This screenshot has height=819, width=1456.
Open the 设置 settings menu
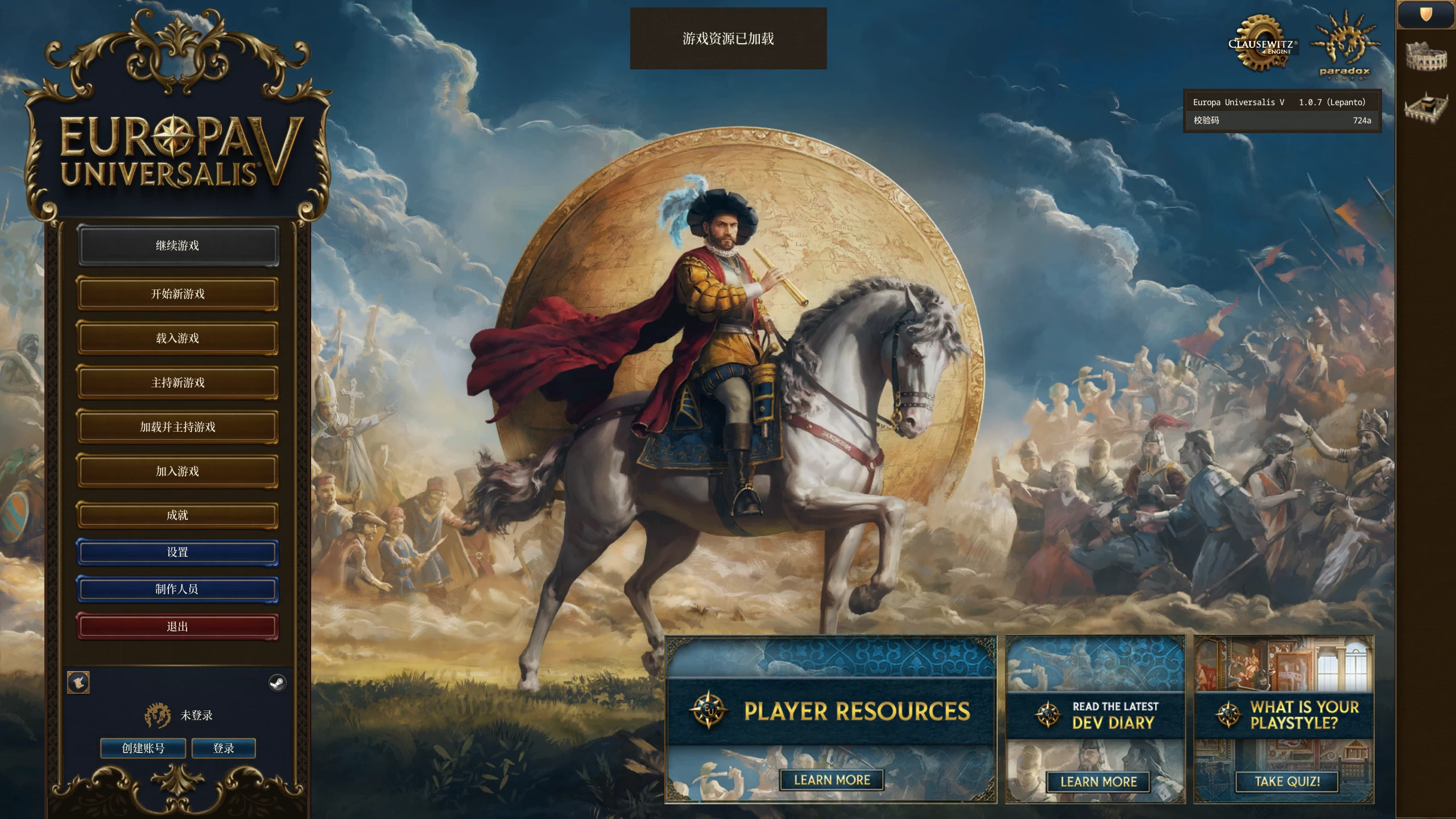click(178, 551)
